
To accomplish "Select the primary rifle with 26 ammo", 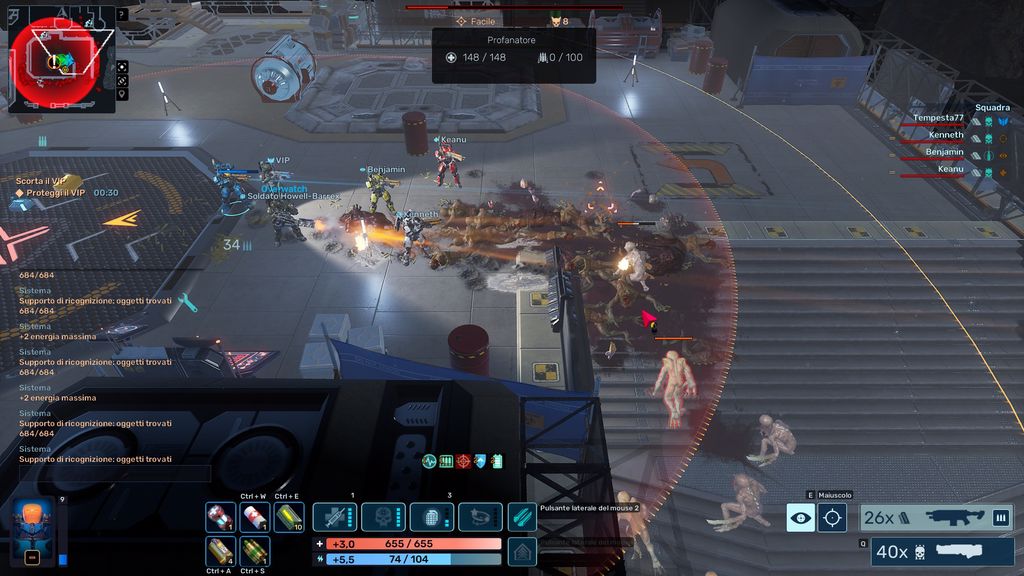I will coord(936,517).
